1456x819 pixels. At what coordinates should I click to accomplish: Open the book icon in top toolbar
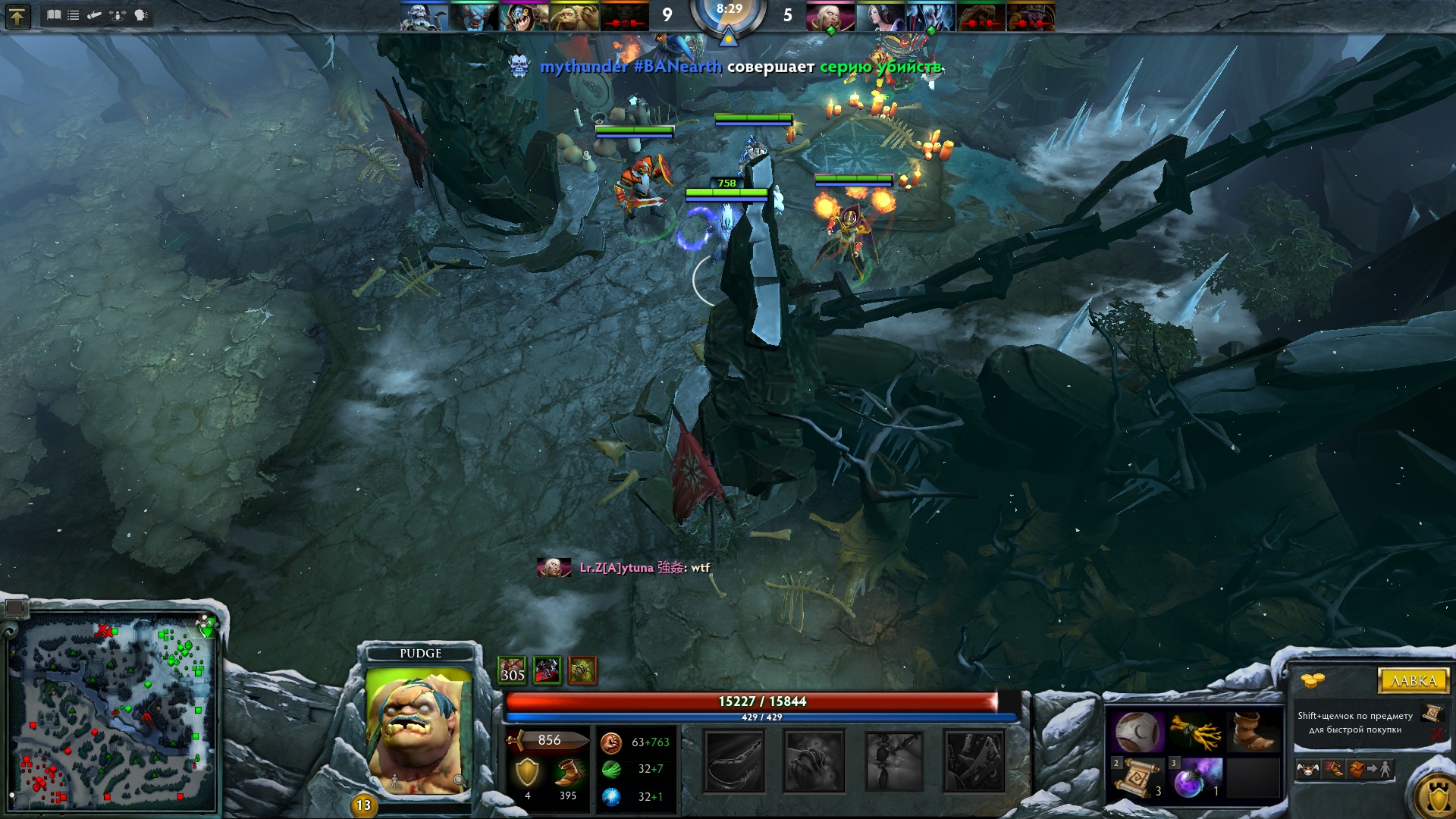pyautogui.click(x=54, y=15)
